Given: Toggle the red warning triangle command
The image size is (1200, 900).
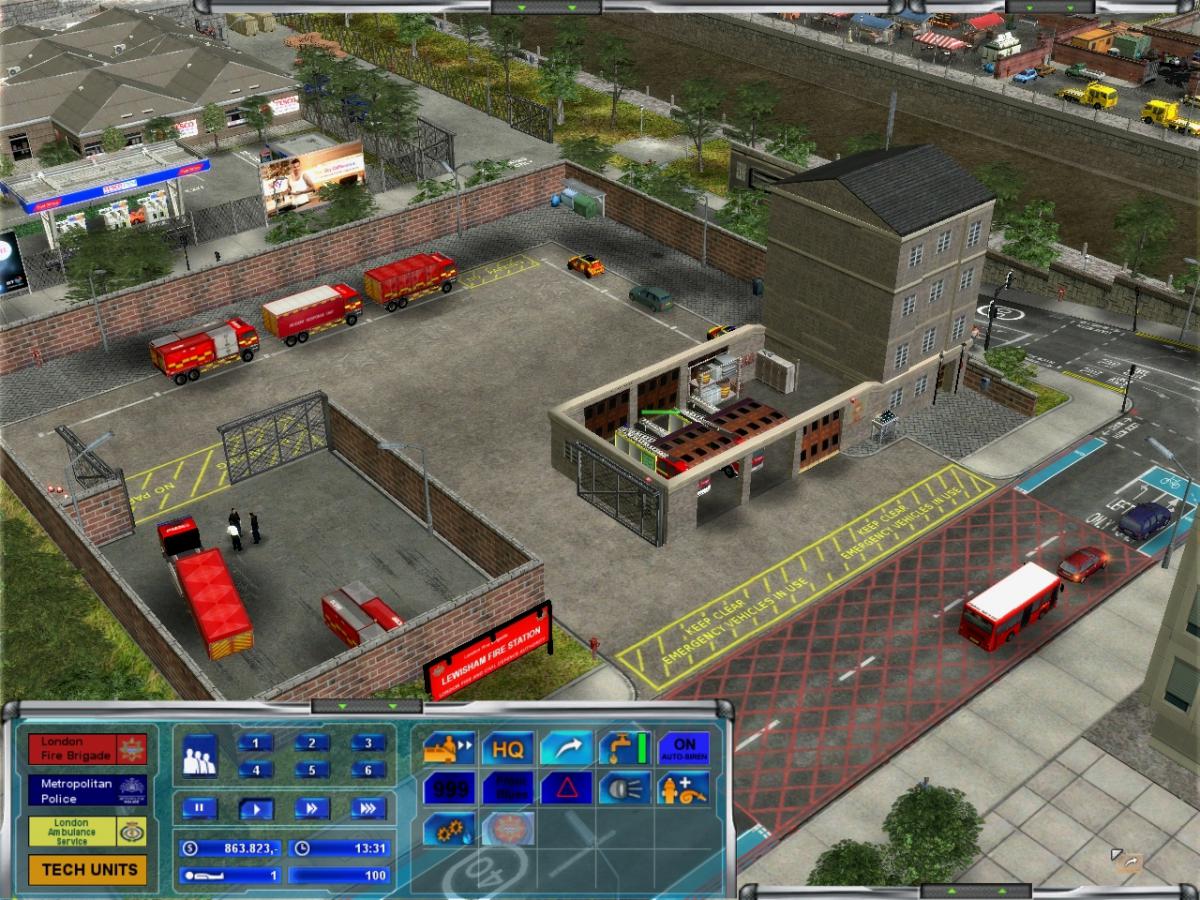Looking at the screenshot, I should point(566,788).
